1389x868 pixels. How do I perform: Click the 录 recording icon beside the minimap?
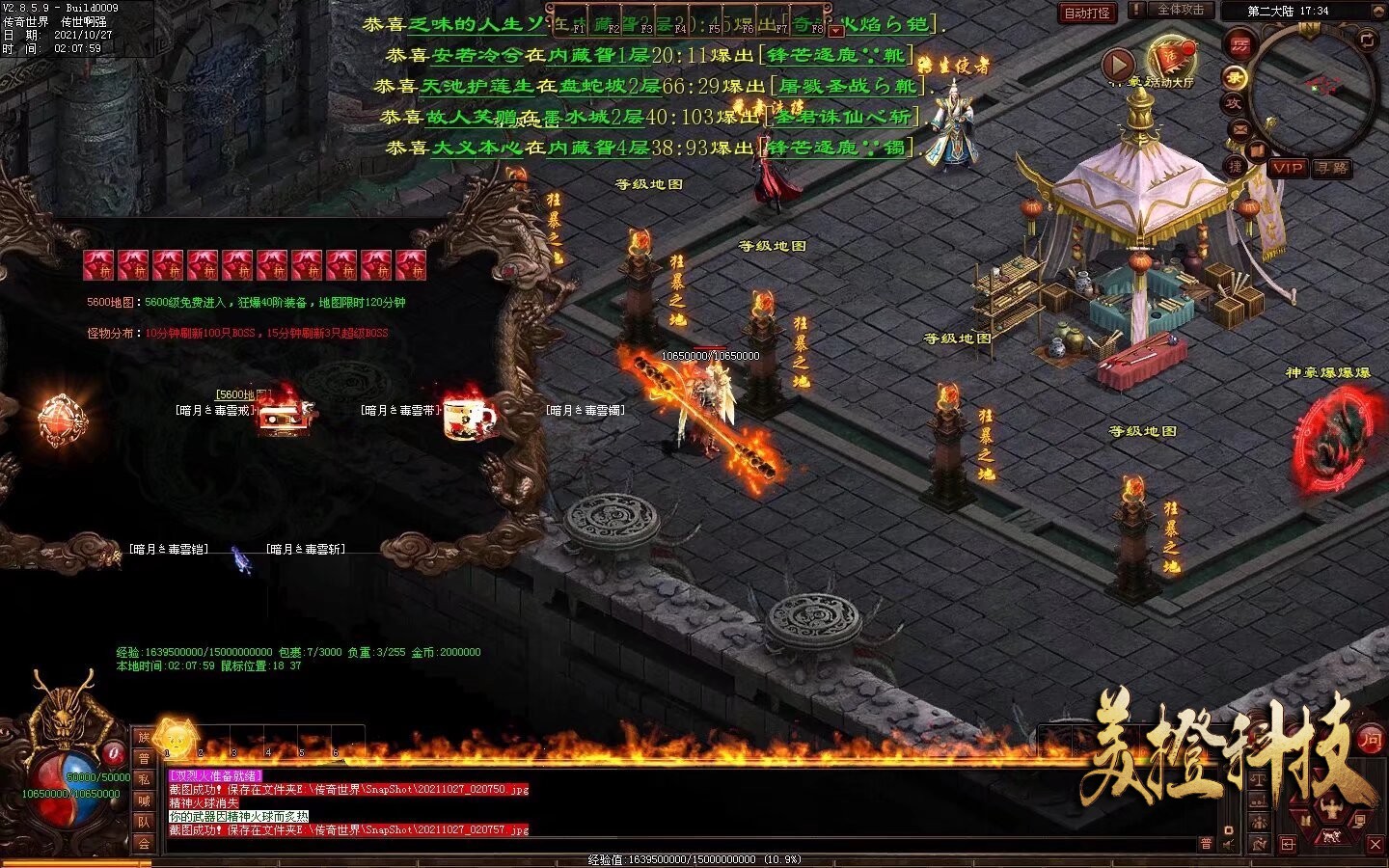pyautogui.click(x=1236, y=76)
